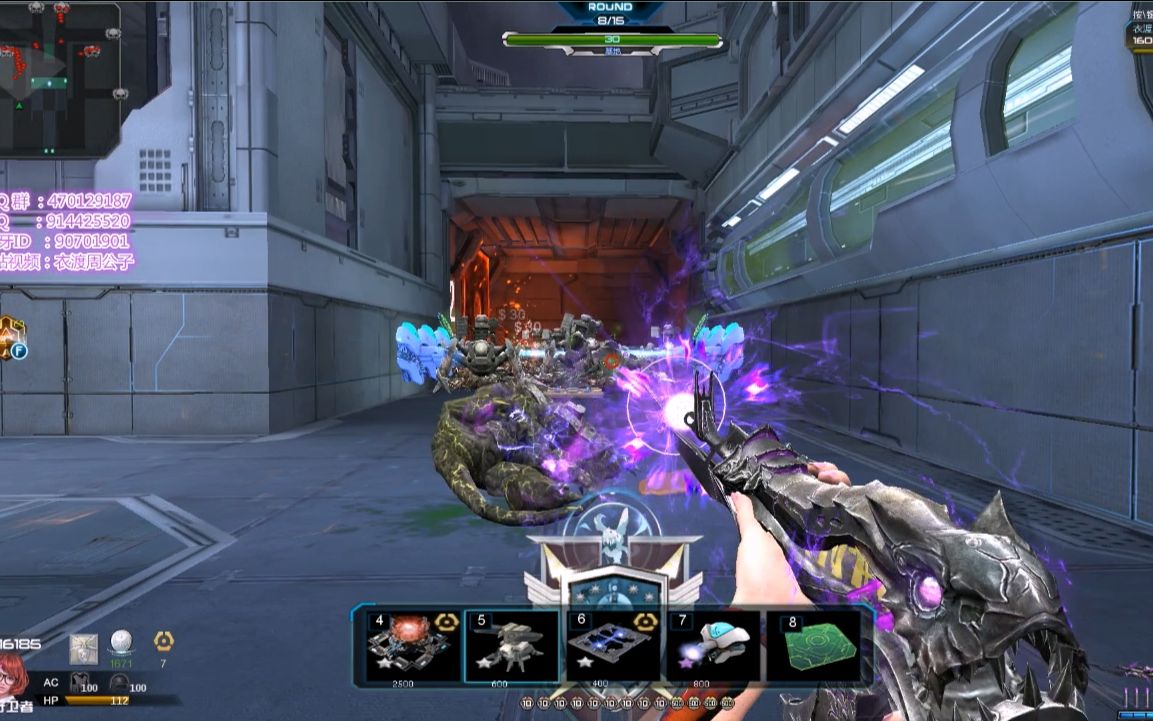The image size is (1153, 721).
Task: Select the square skill icon above armor
Action: pyautogui.click(x=83, y=648)
